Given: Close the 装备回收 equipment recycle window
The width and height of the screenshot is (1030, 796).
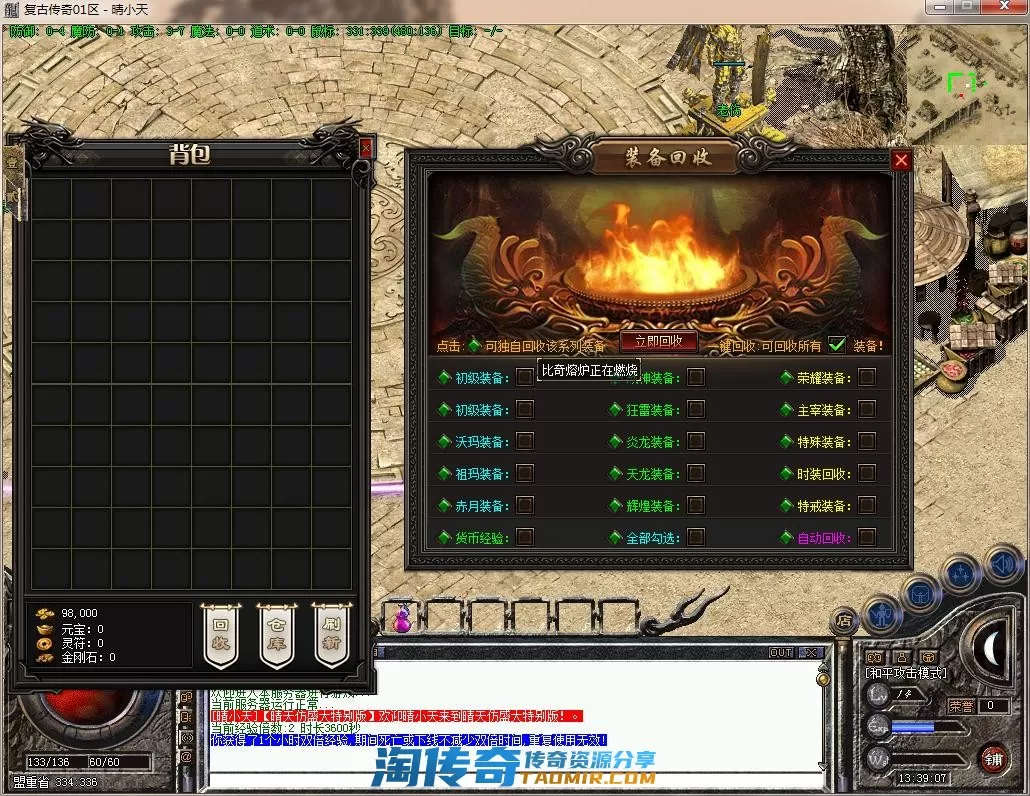Looking at the screenshot, I should tap(901, 160).
